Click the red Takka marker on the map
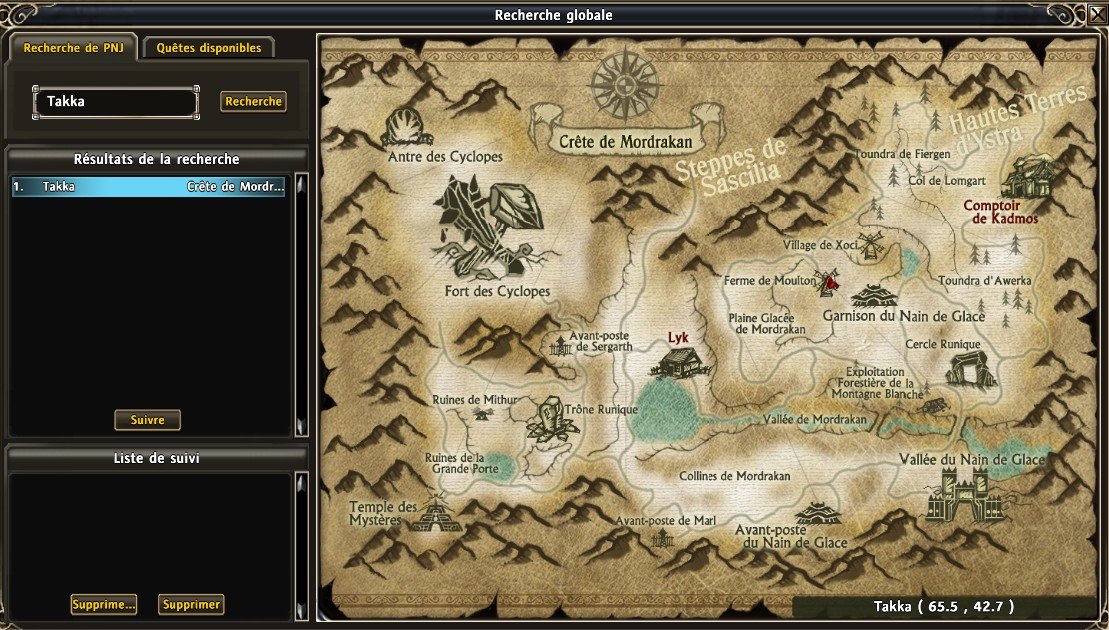Screen dimensions: 1109x630 tap(831, 284)
